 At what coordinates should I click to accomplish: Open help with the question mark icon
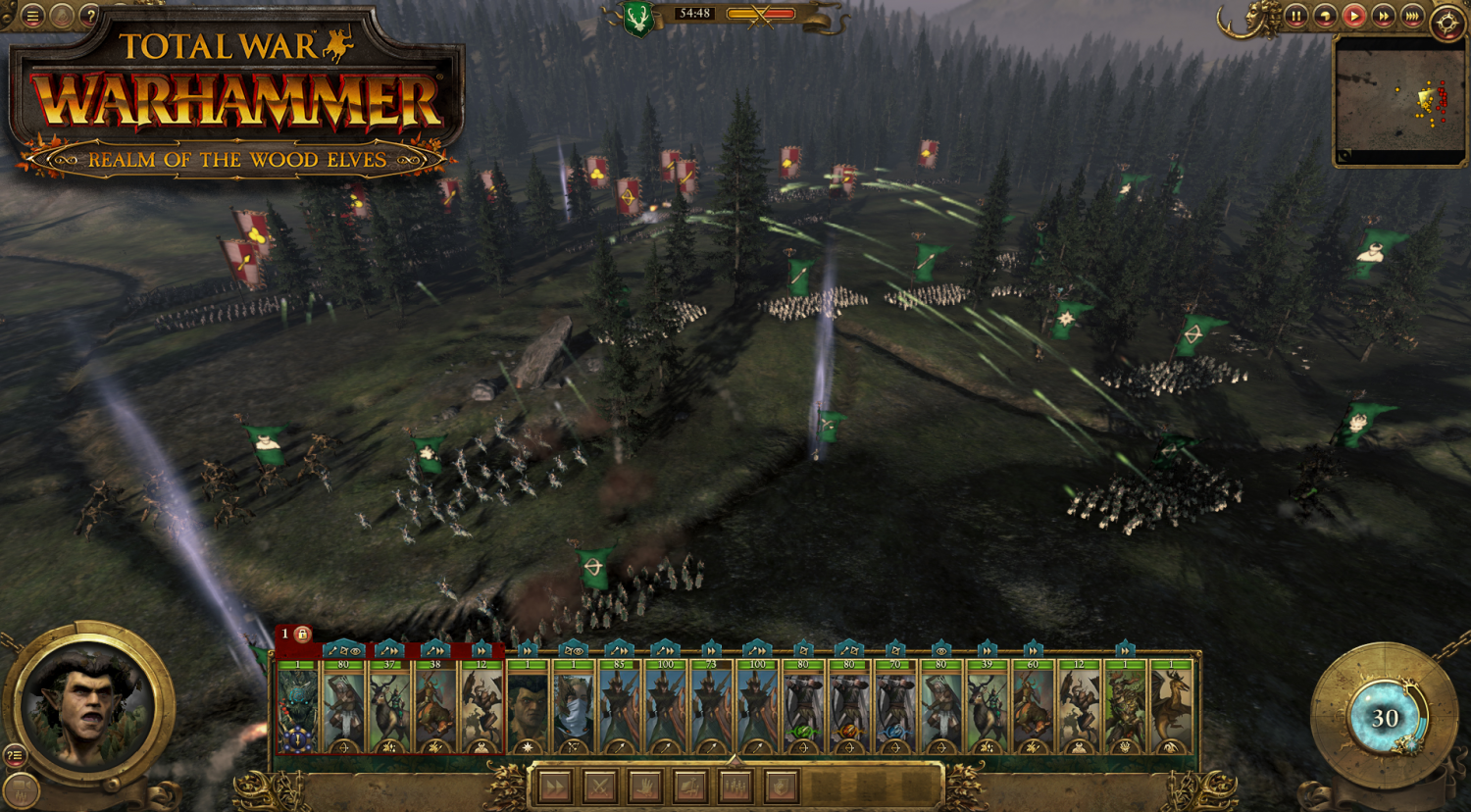tap(91, 16)
